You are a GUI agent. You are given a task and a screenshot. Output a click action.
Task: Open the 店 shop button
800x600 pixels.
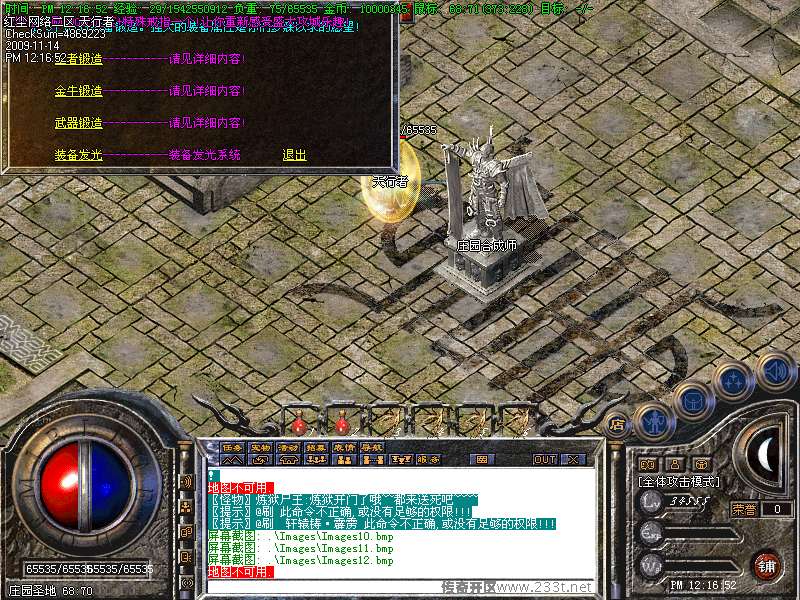(617, 423)
